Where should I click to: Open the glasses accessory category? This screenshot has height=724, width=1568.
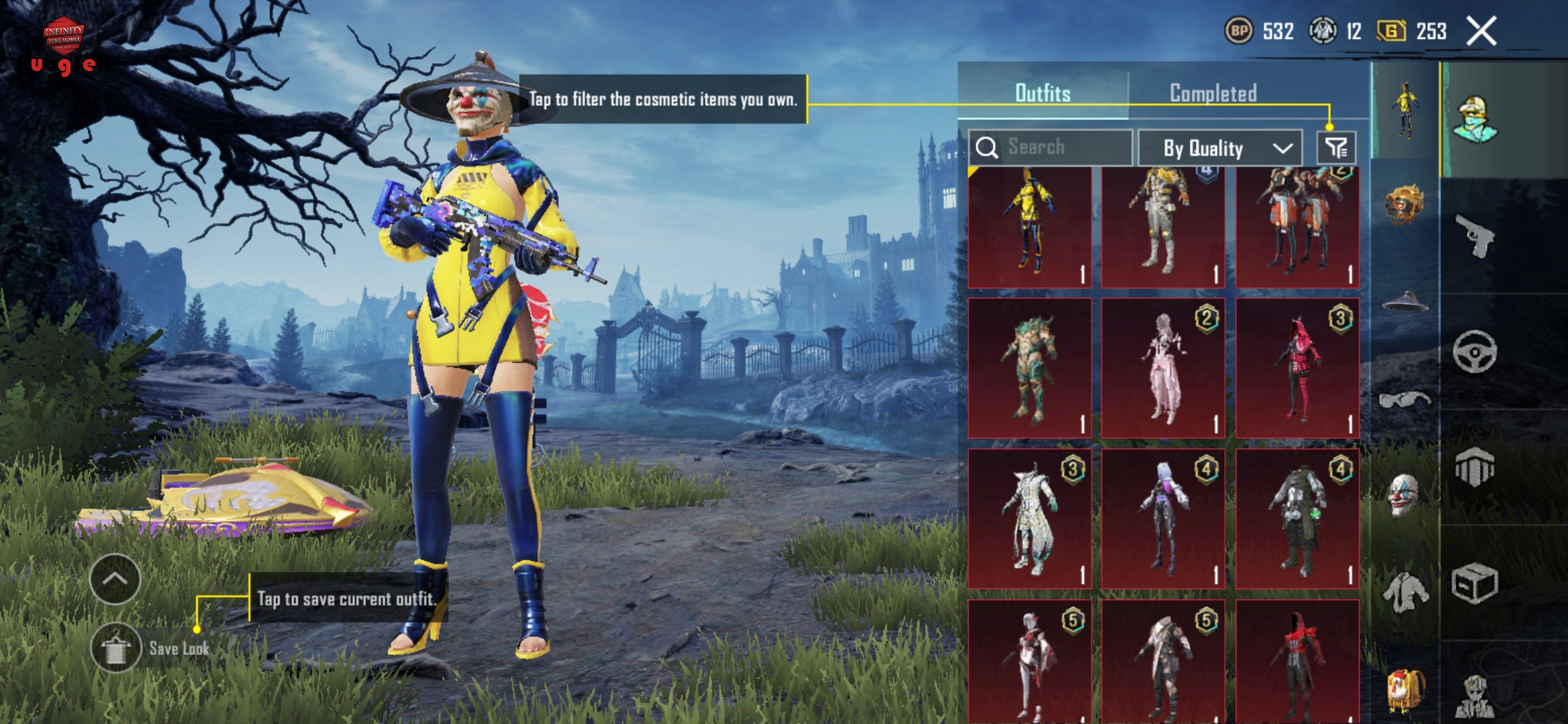pyautogui.click(x=1404, y=400)
